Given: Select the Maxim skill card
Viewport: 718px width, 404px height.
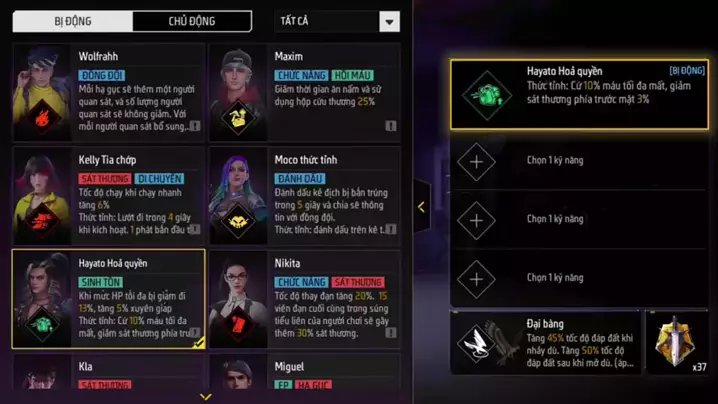Looking at the screenshot, I should (304, 90).
